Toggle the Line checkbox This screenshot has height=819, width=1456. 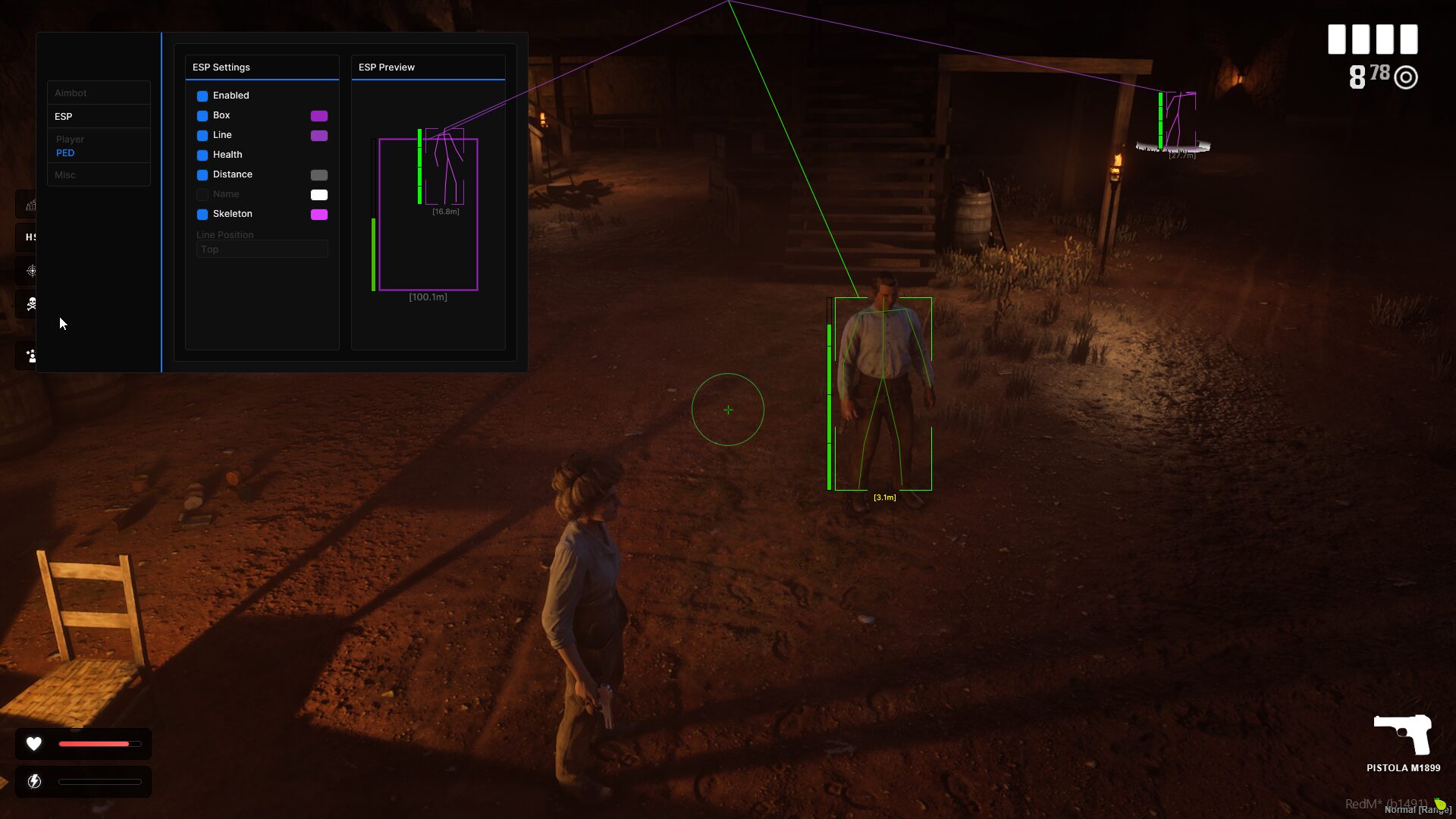pos(202,136)
